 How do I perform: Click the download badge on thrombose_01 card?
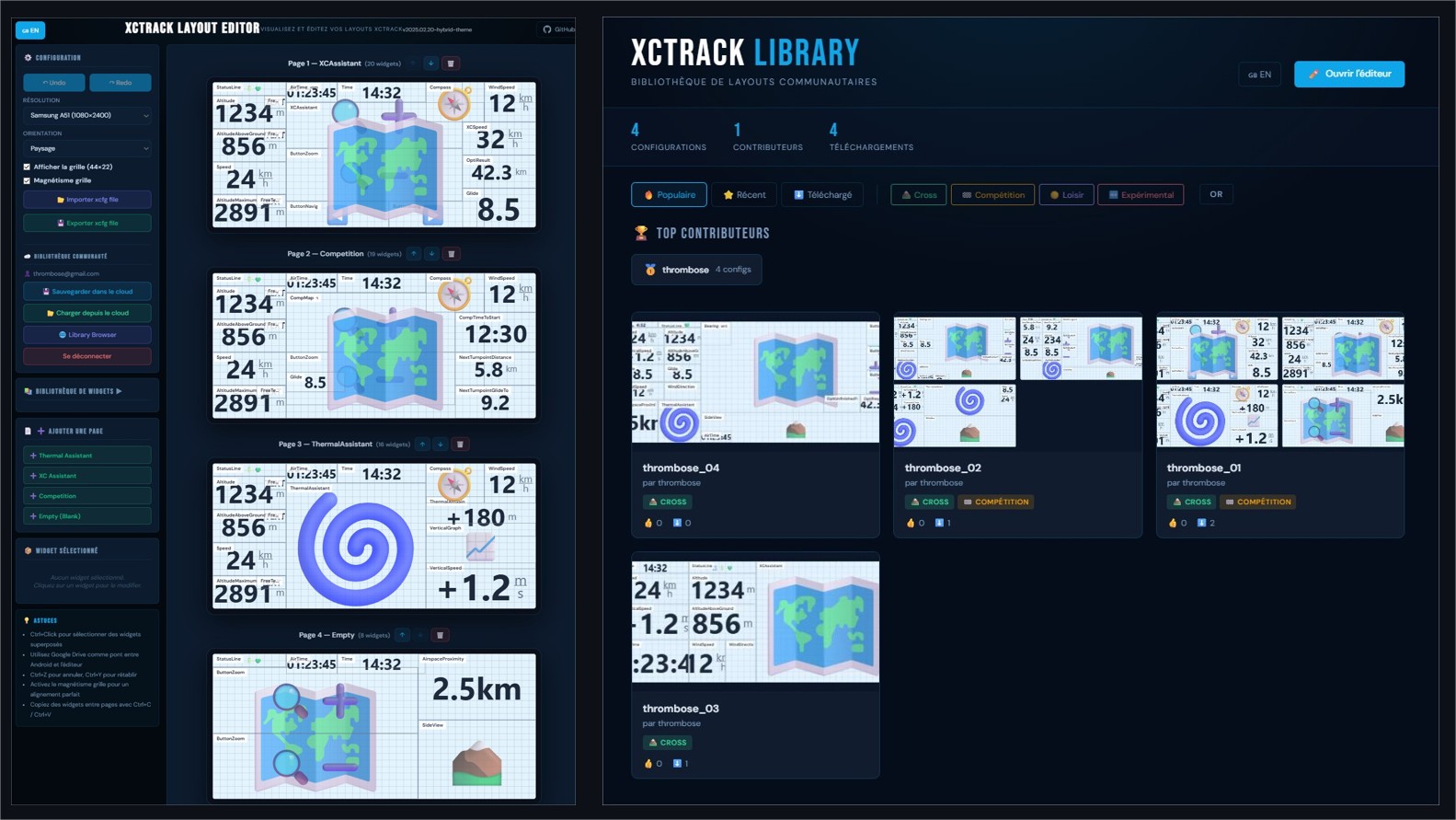[1204, 523]
